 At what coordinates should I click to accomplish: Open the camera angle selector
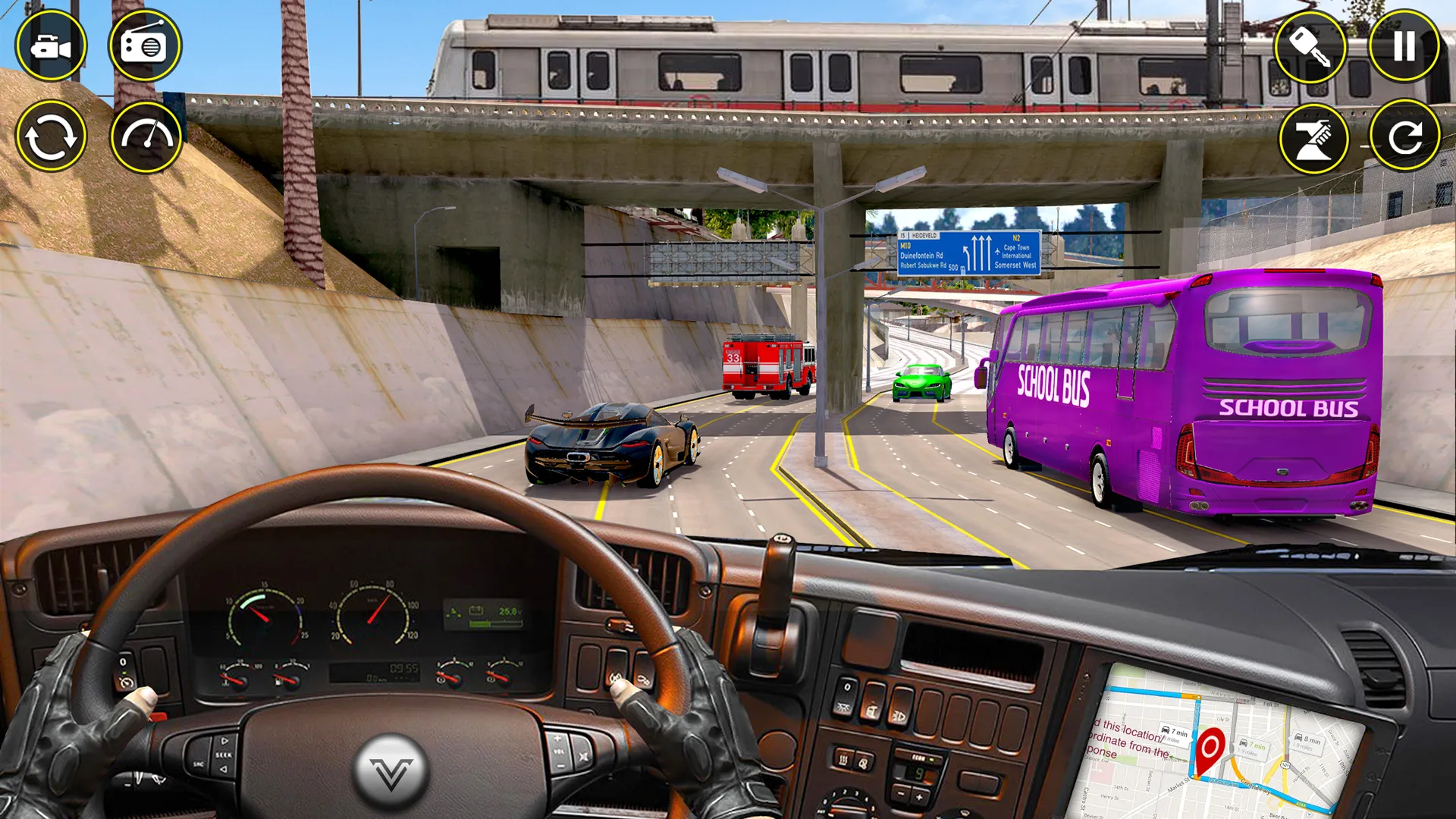coord(53,47)
